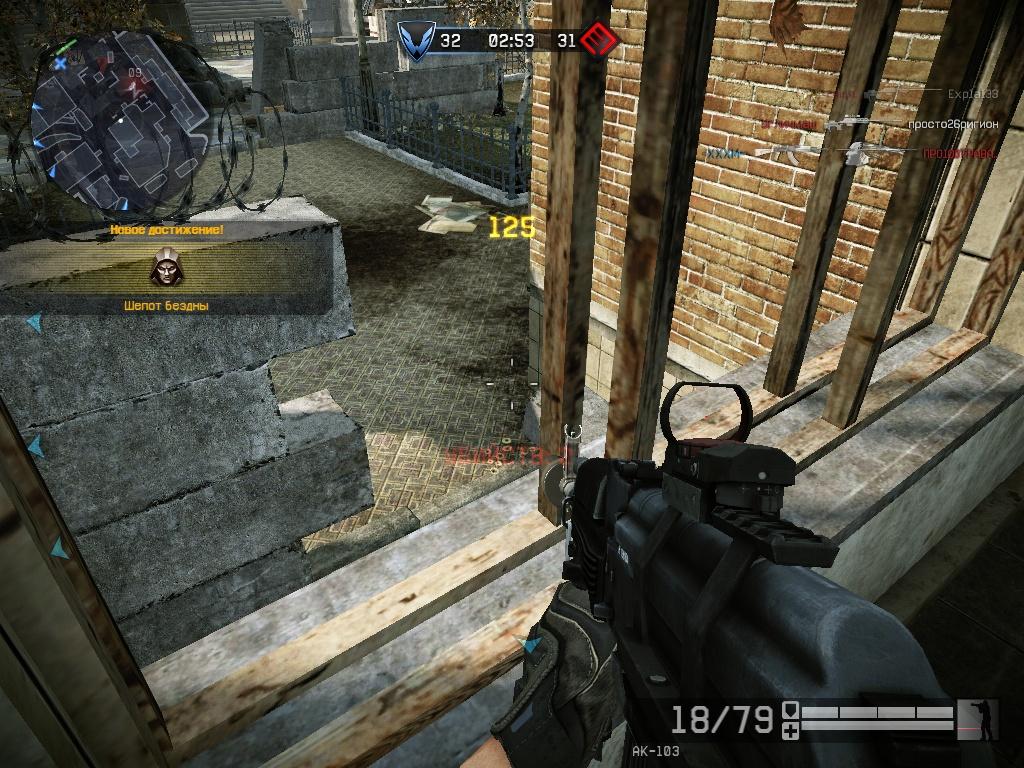Click the blue team winged emblem
The width and height of the screenshot is (1024, 768).
(412, 41)
